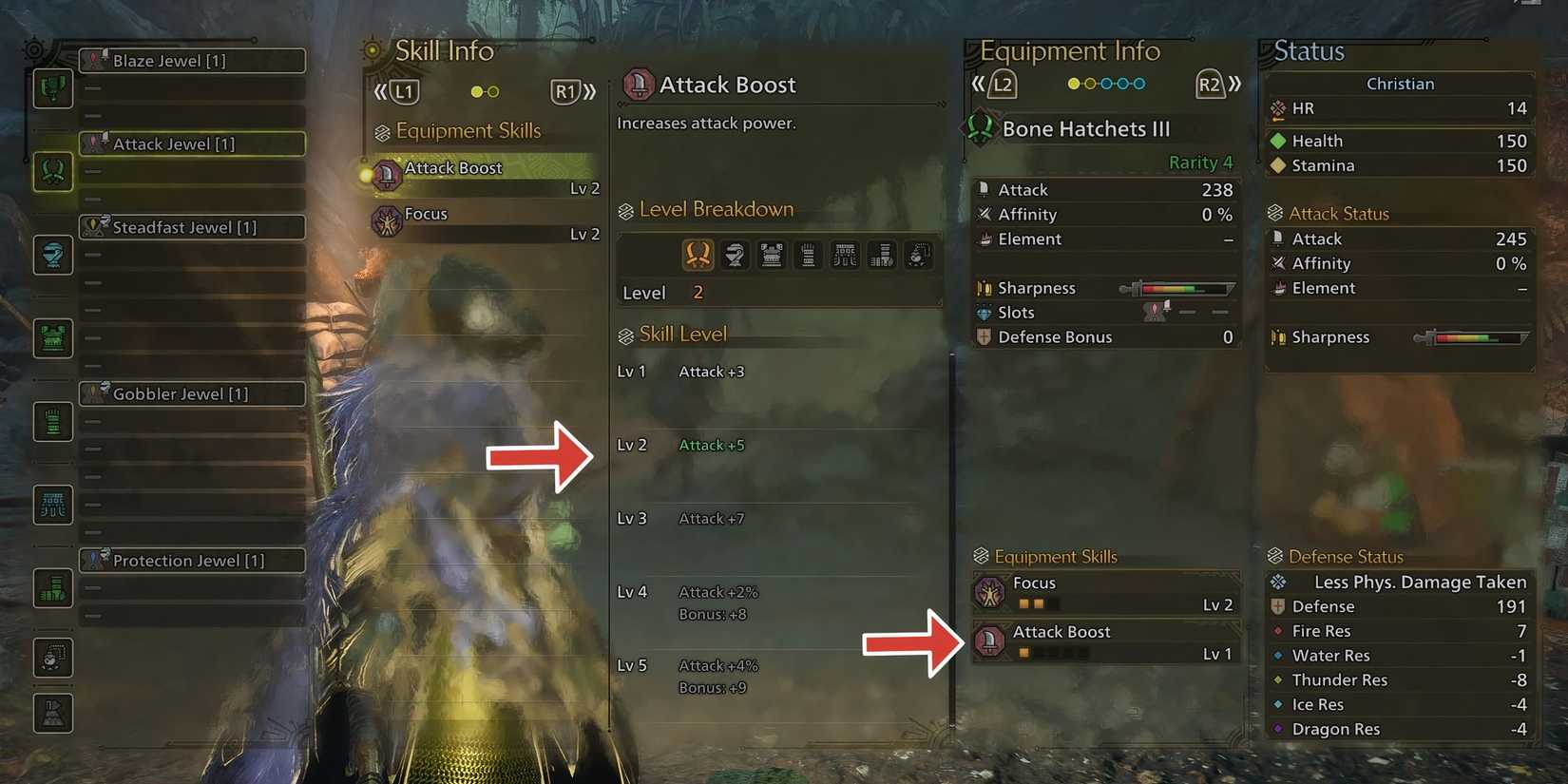The width and height of the screenshot is (1568, 784).
Task: Select the arm guards icon in Level Breakdown
Action: pos(808,255)
